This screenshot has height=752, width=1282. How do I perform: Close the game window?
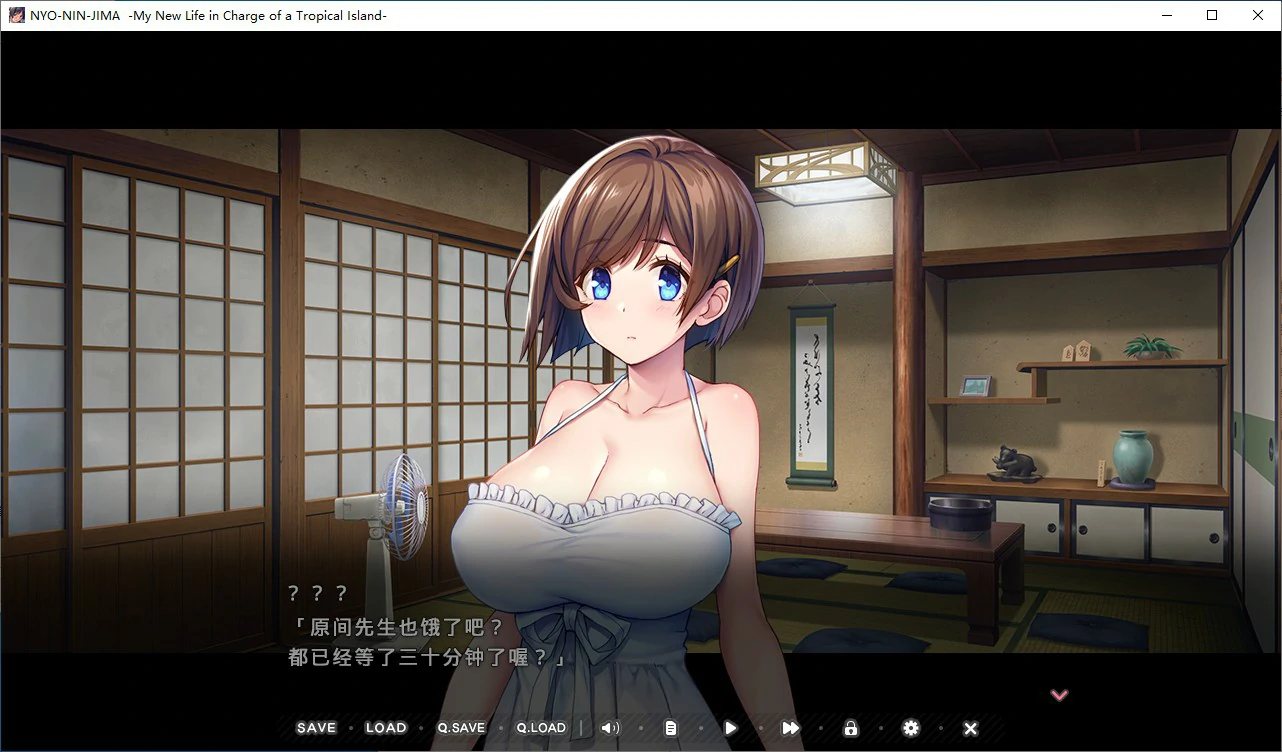point(1258,15)
